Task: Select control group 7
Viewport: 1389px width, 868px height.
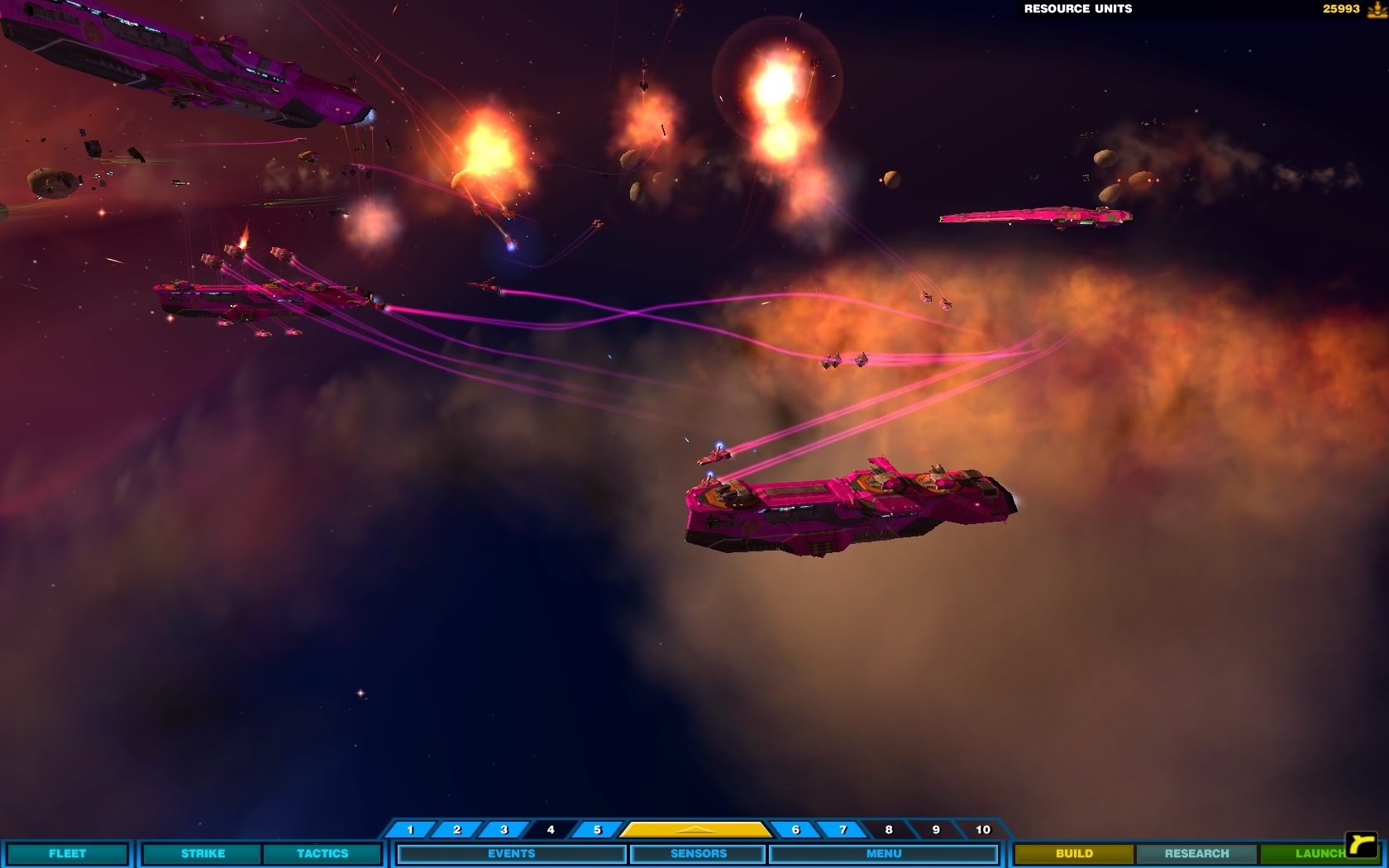Action: coord(842,829)
